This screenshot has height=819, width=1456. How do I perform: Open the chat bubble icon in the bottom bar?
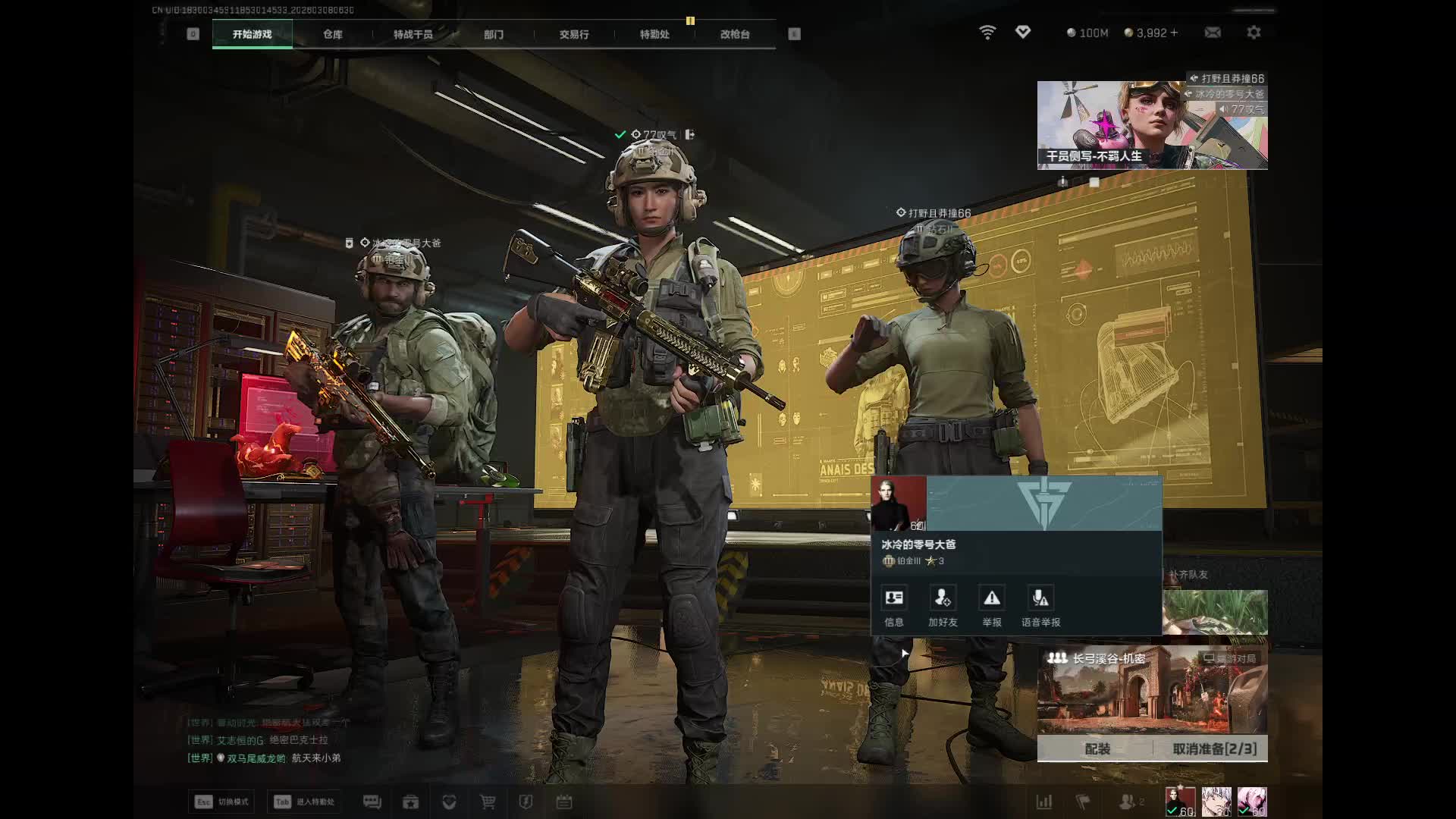[x=372, y=802]
